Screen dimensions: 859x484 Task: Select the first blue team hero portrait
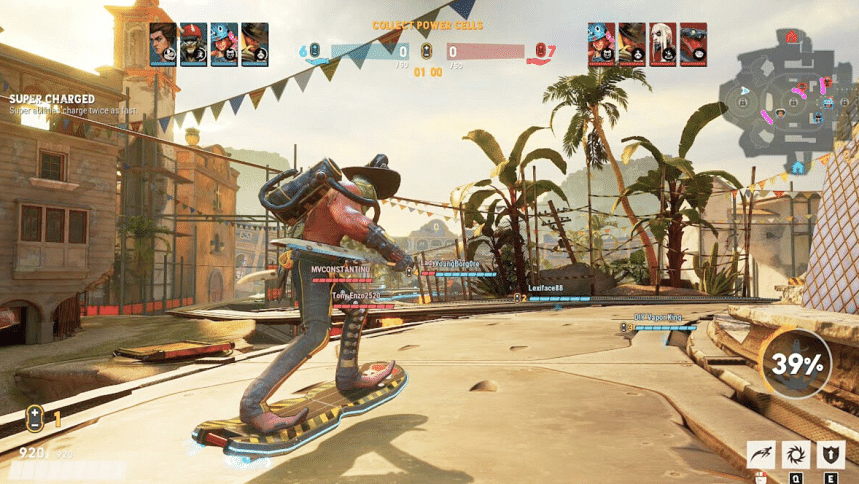point(163,45)
